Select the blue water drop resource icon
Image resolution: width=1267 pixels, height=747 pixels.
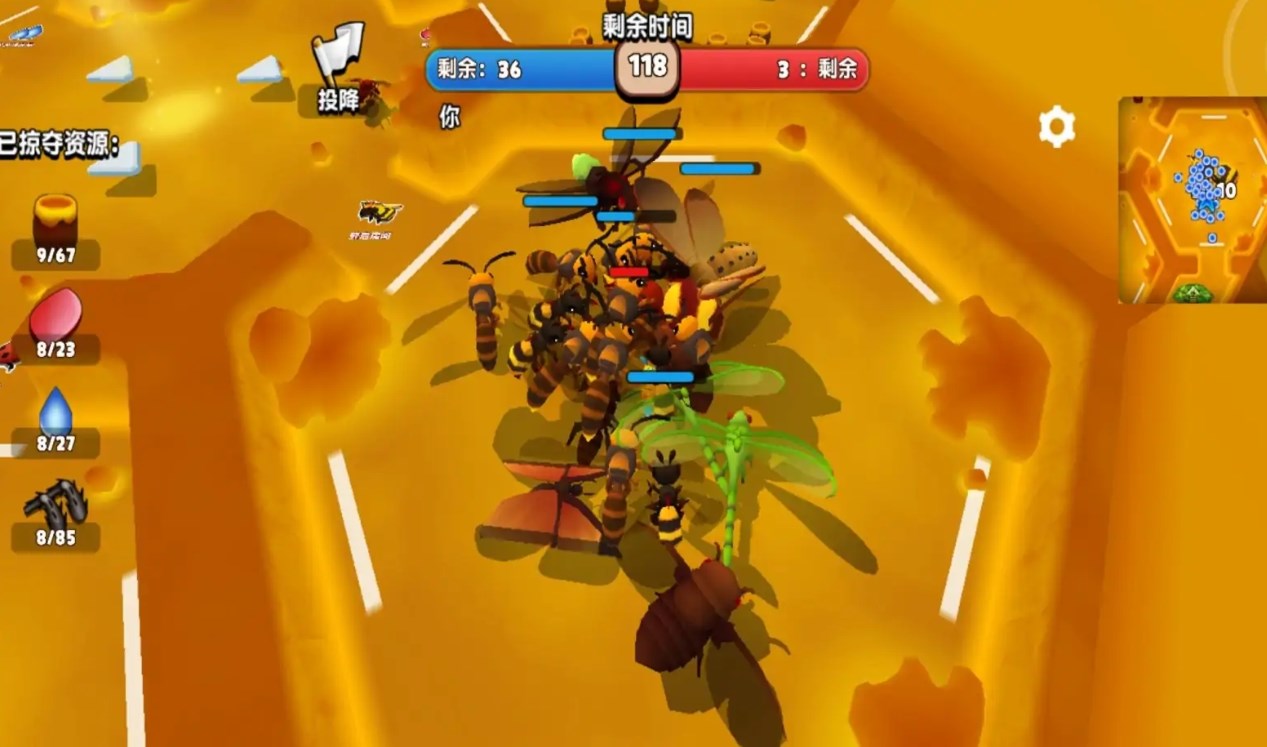55,410
